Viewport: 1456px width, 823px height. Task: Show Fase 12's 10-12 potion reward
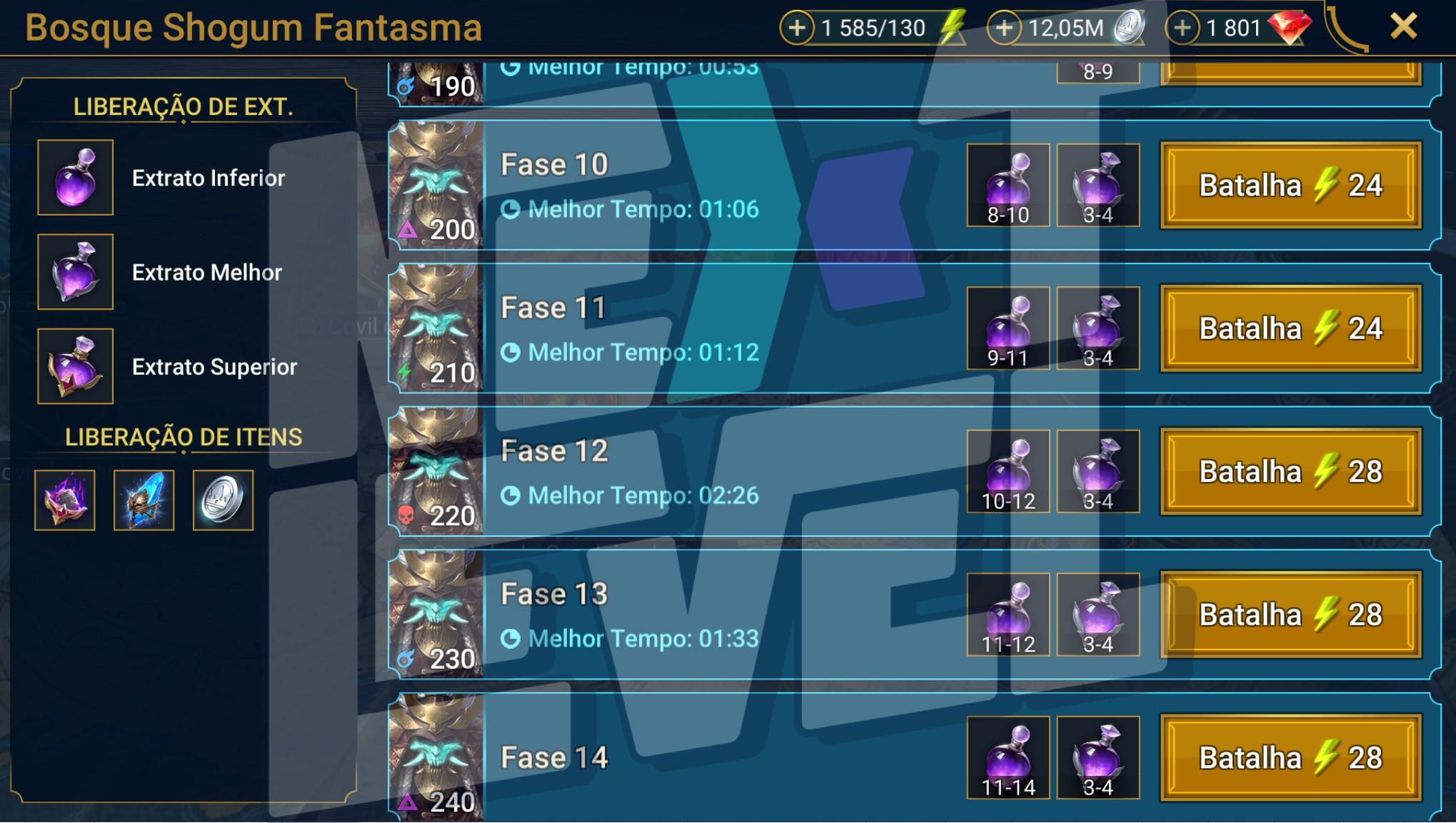[x=1008, y=472]
